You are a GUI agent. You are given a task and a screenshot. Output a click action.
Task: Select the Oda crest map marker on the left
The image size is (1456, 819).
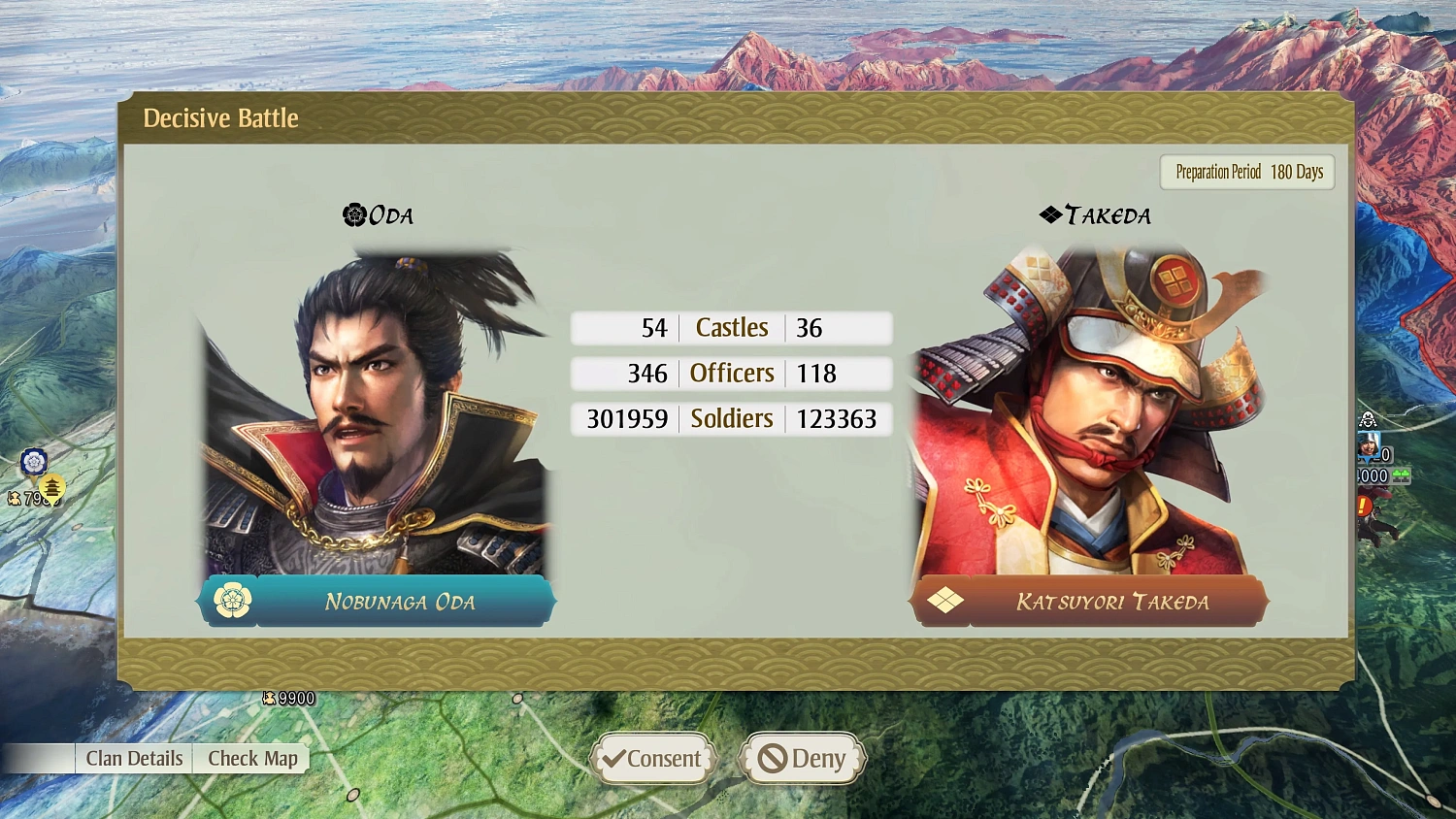(34, 461)
